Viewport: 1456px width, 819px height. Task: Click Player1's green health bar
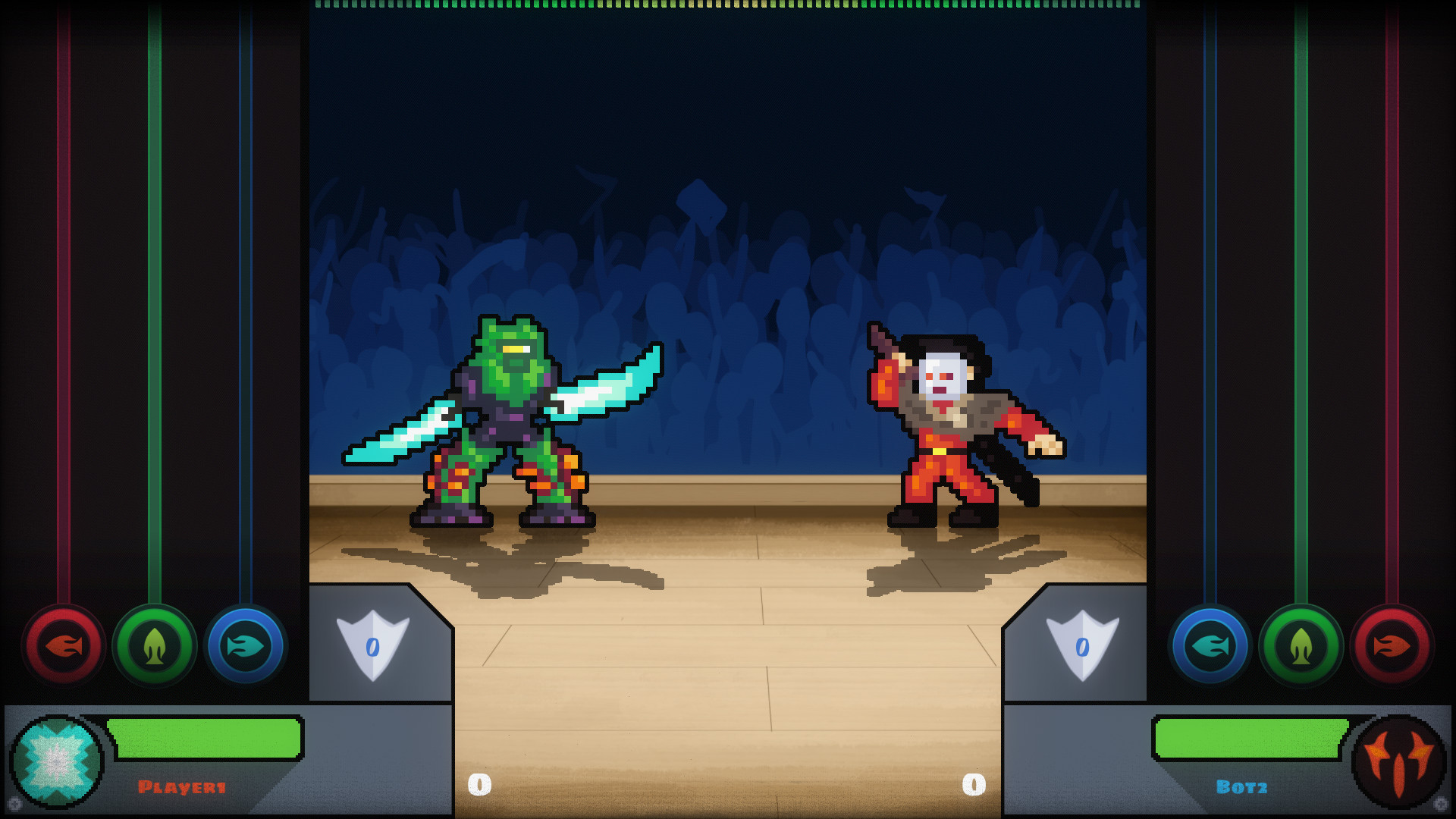tap(205, 738)
